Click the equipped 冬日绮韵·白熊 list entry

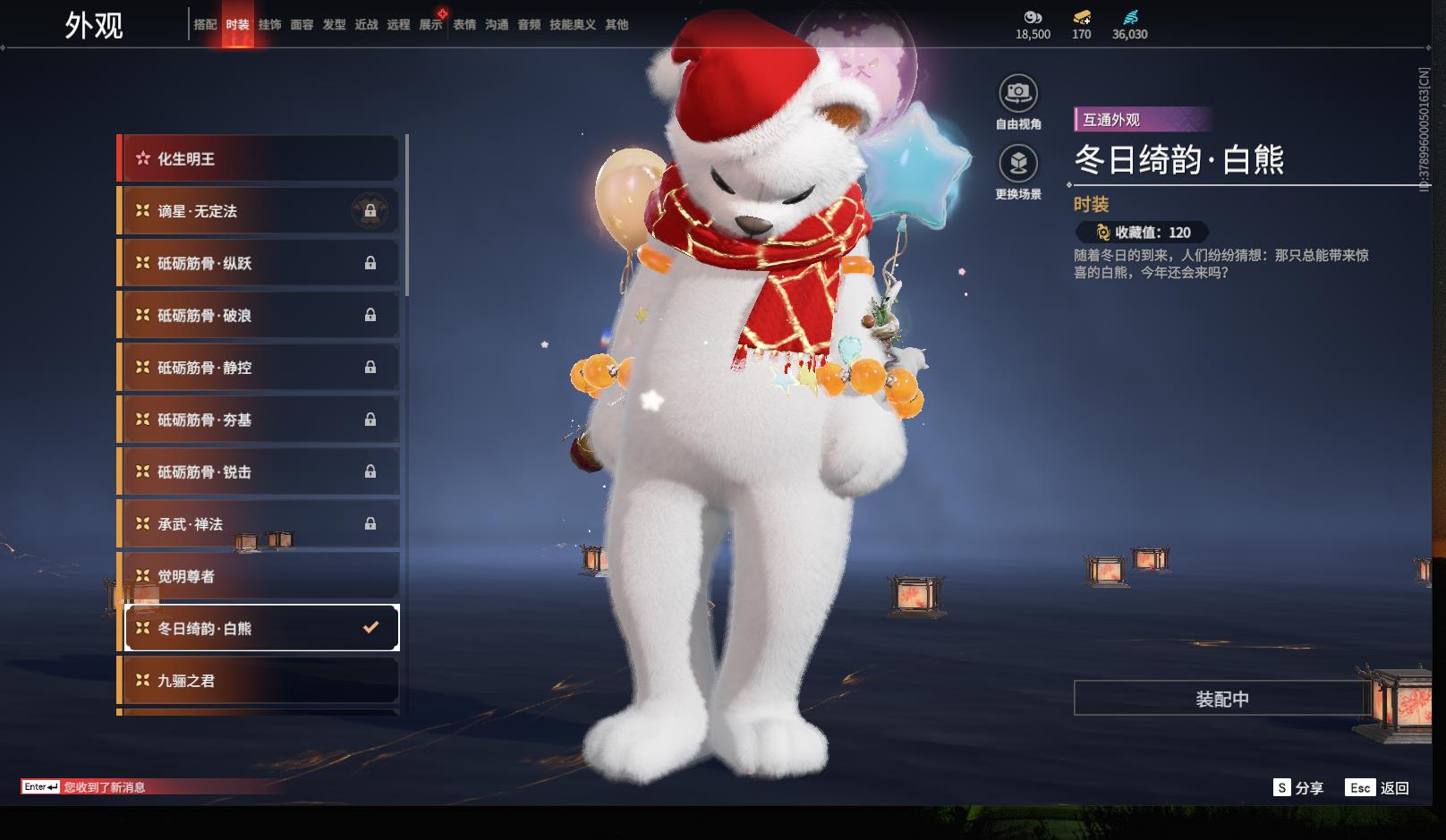pos(259,629)
